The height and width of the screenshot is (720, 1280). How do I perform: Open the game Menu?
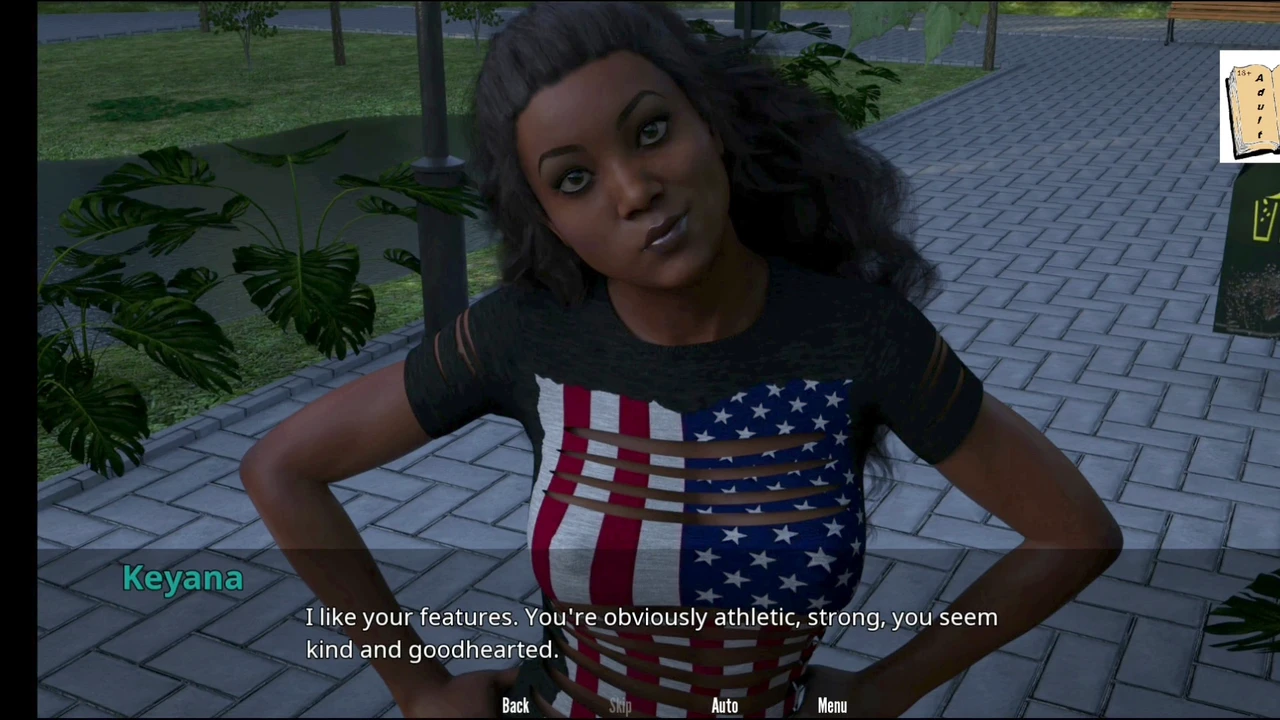[x=832, y=706]
